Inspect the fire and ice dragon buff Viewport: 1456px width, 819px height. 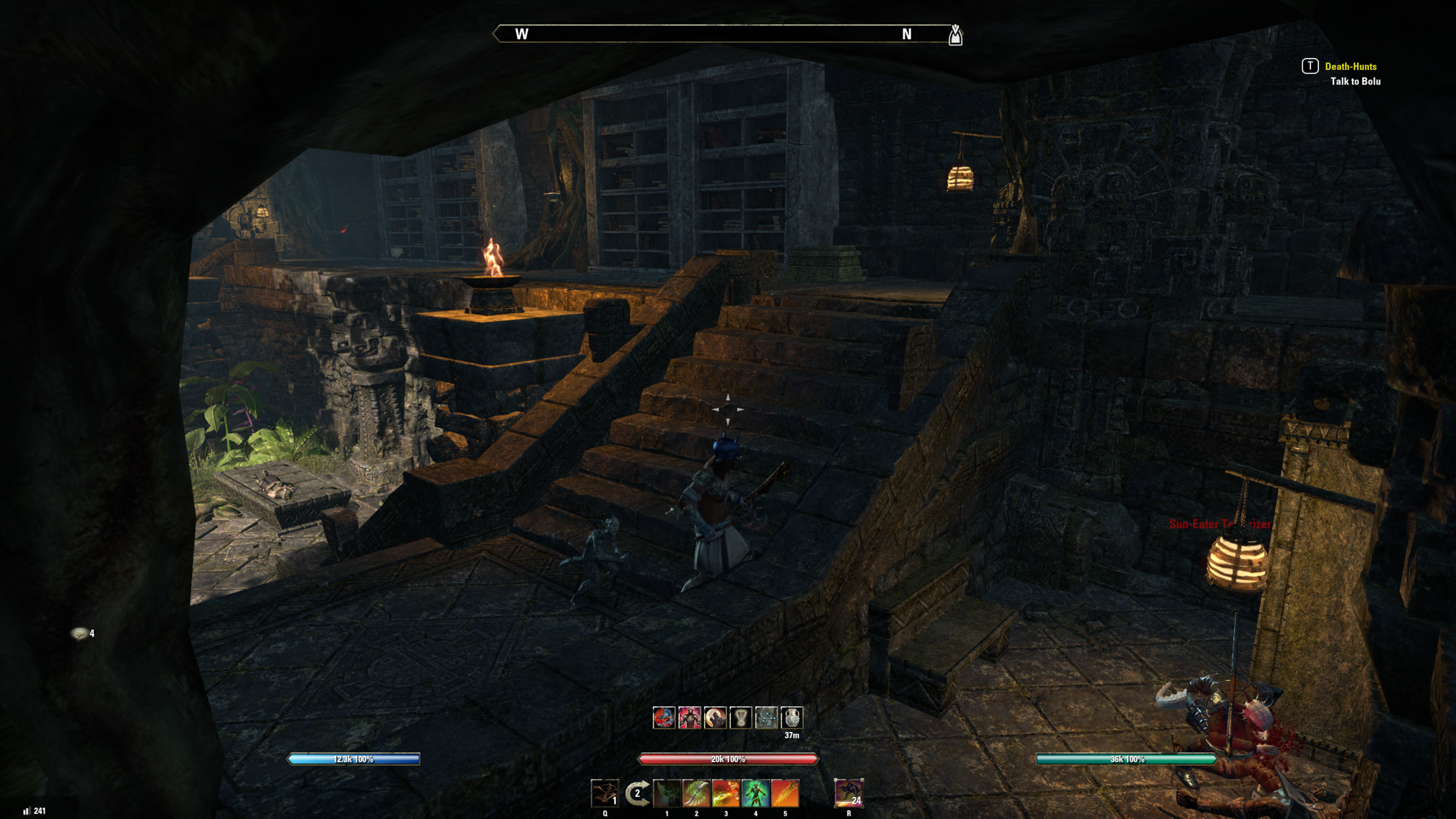663,717
